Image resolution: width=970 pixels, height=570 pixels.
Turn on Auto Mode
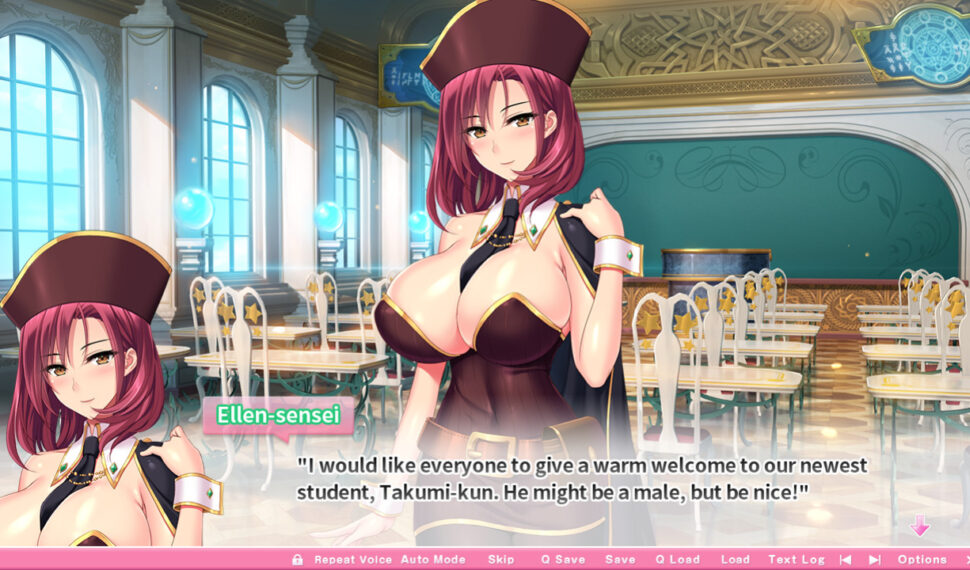tap(433, 560)
